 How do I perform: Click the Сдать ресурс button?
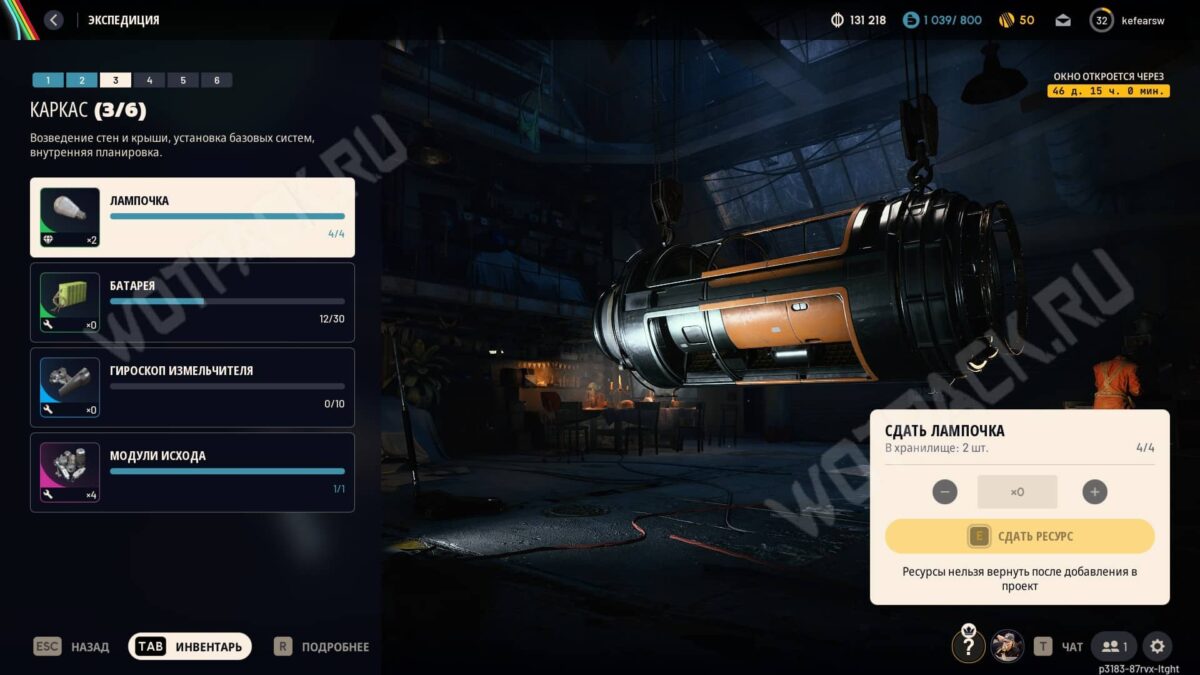click(1019, 537)
